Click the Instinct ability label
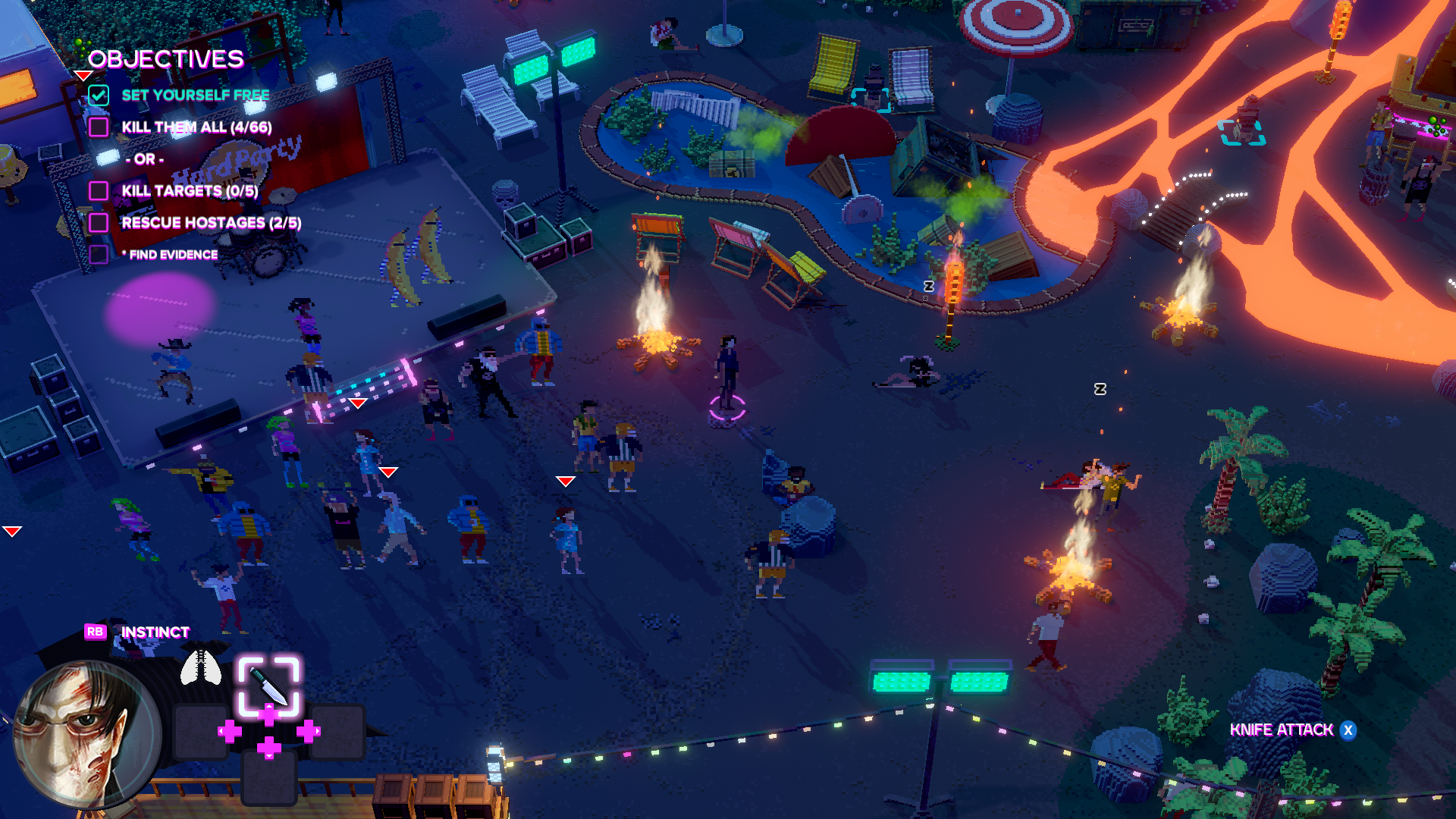This screenshot has width=1456, height=819. [155, 632]
